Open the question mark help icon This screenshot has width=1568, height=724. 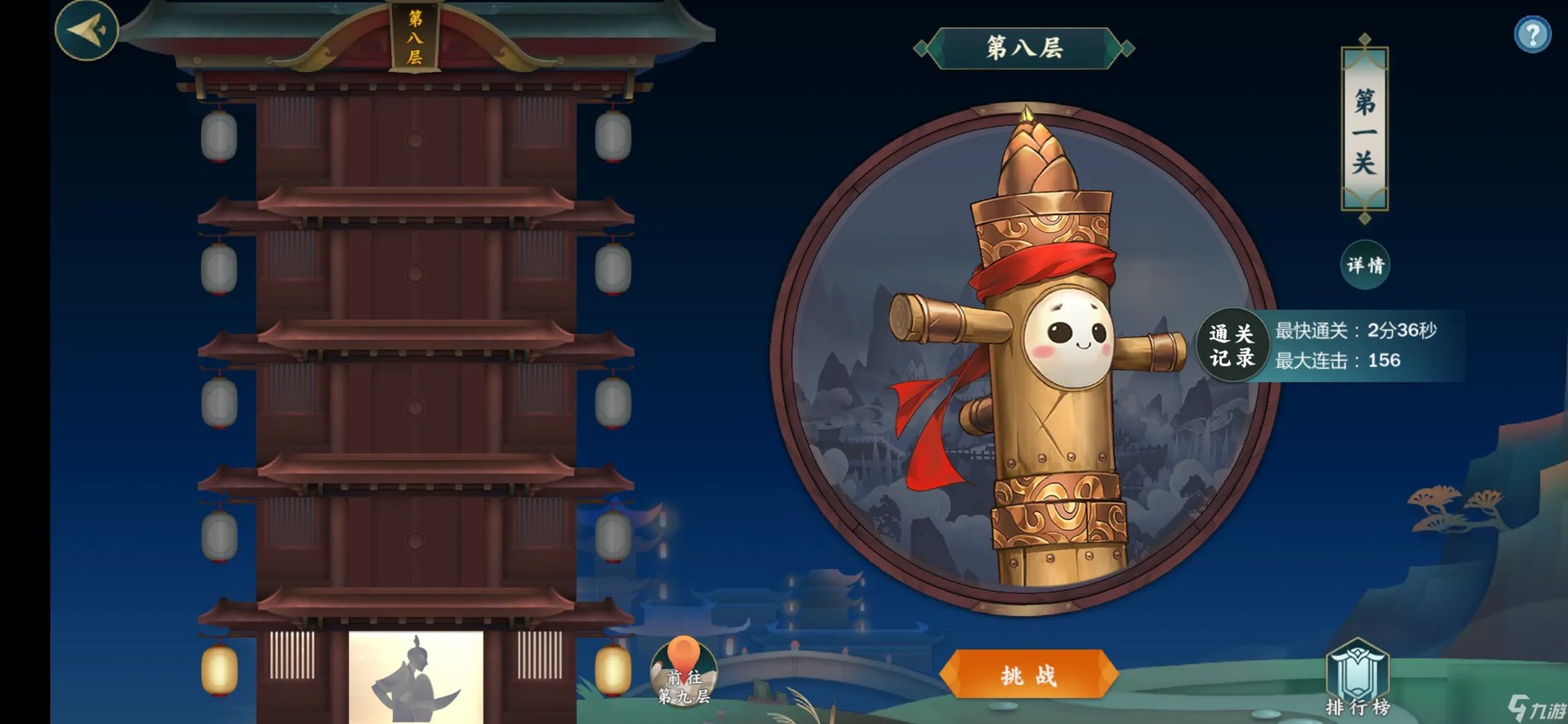point(1532,35)
